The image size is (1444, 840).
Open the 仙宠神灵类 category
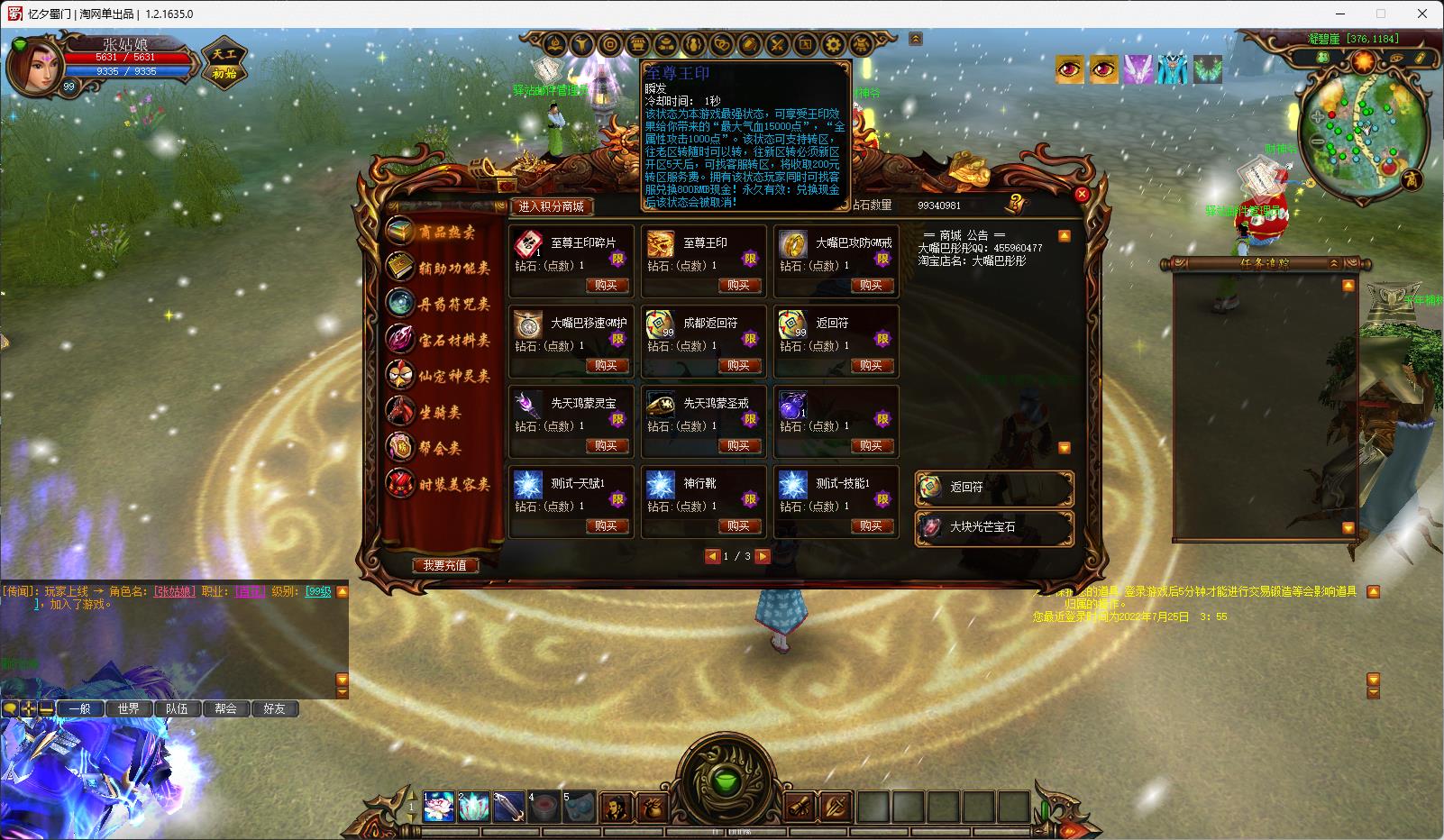click(441, 376)
